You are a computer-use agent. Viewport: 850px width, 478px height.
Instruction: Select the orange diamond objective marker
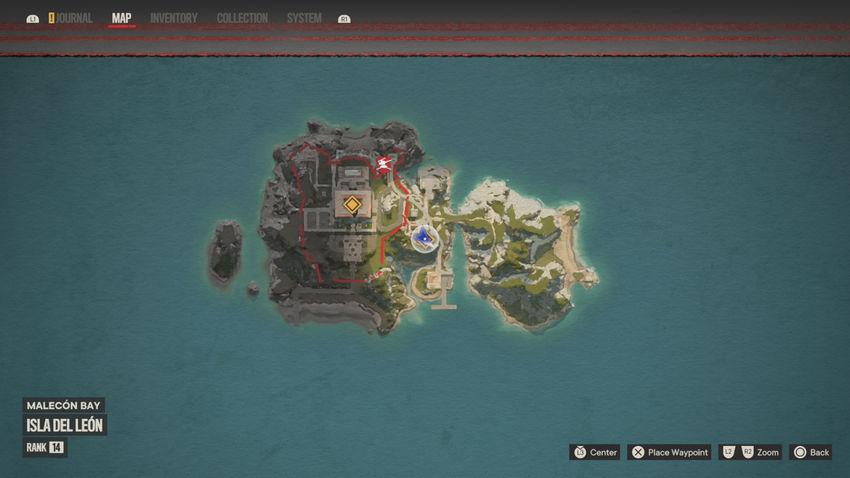(352, 206)
